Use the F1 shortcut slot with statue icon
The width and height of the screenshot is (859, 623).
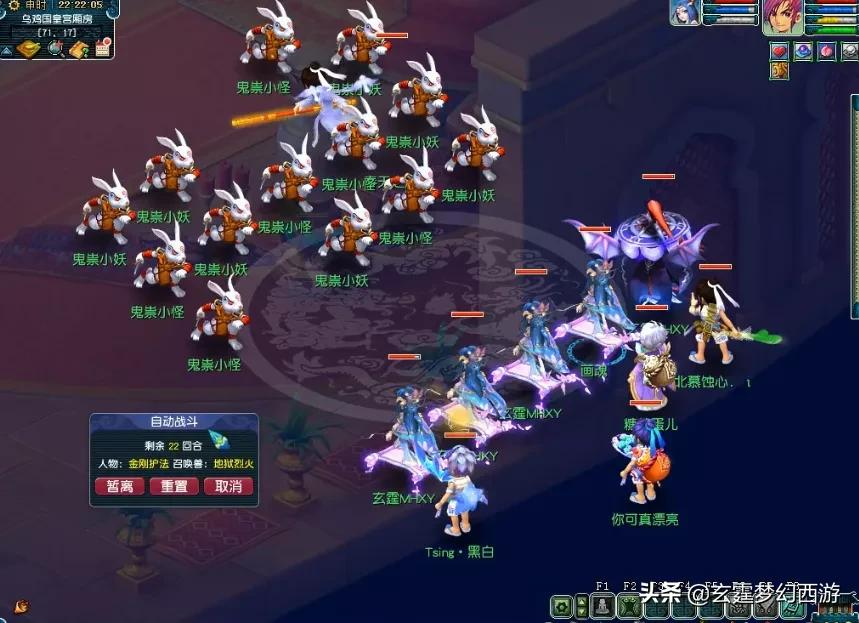602,606
